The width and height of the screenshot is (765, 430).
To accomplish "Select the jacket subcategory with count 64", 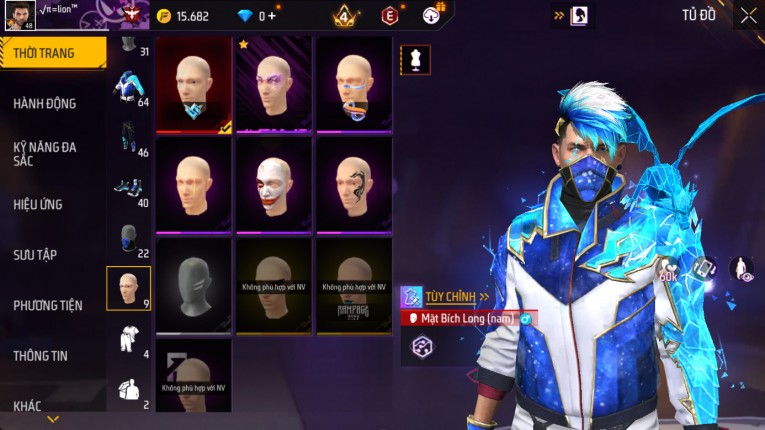I will 128,87.
